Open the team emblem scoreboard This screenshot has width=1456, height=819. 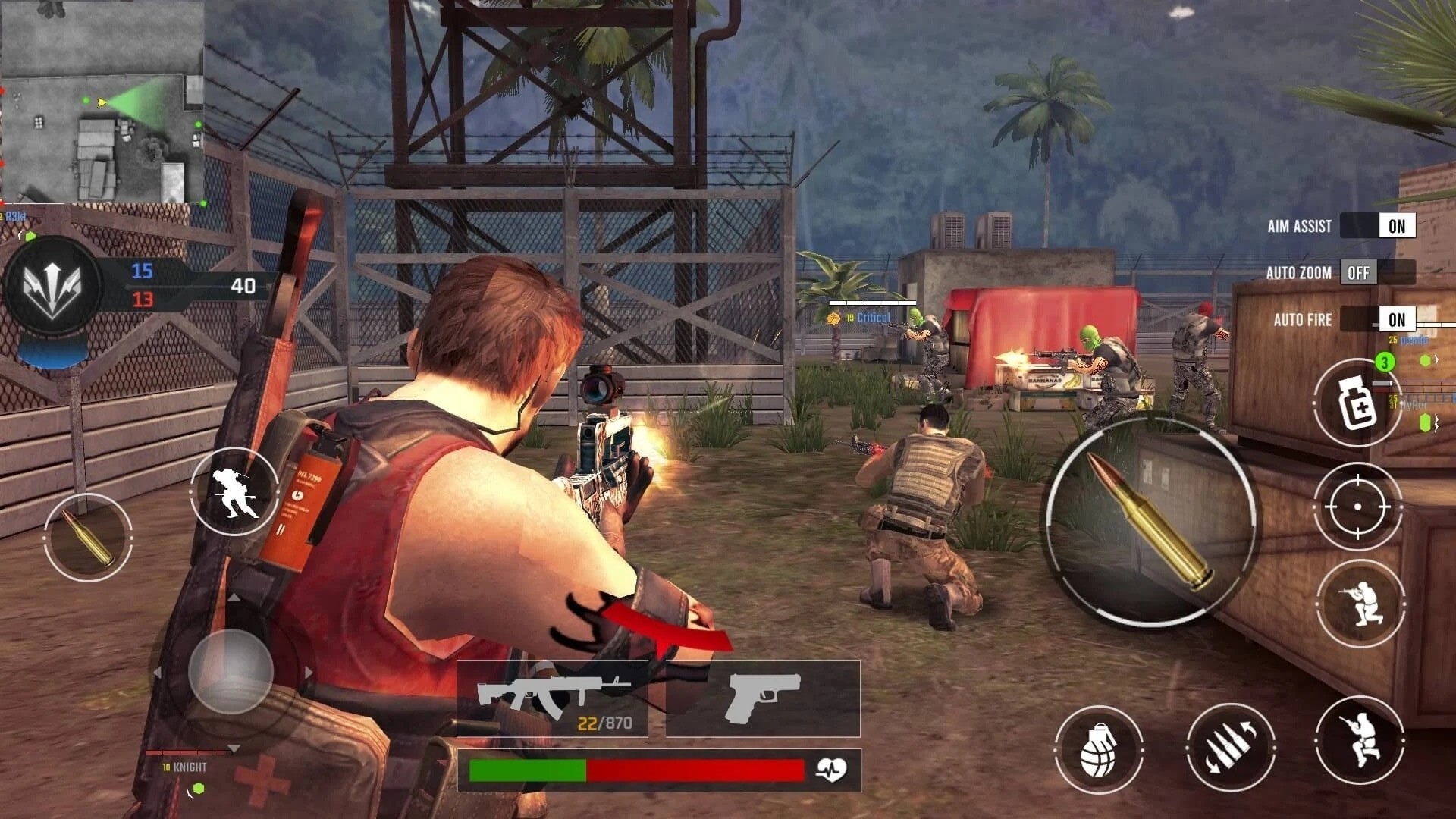click(x=52, y=286)
